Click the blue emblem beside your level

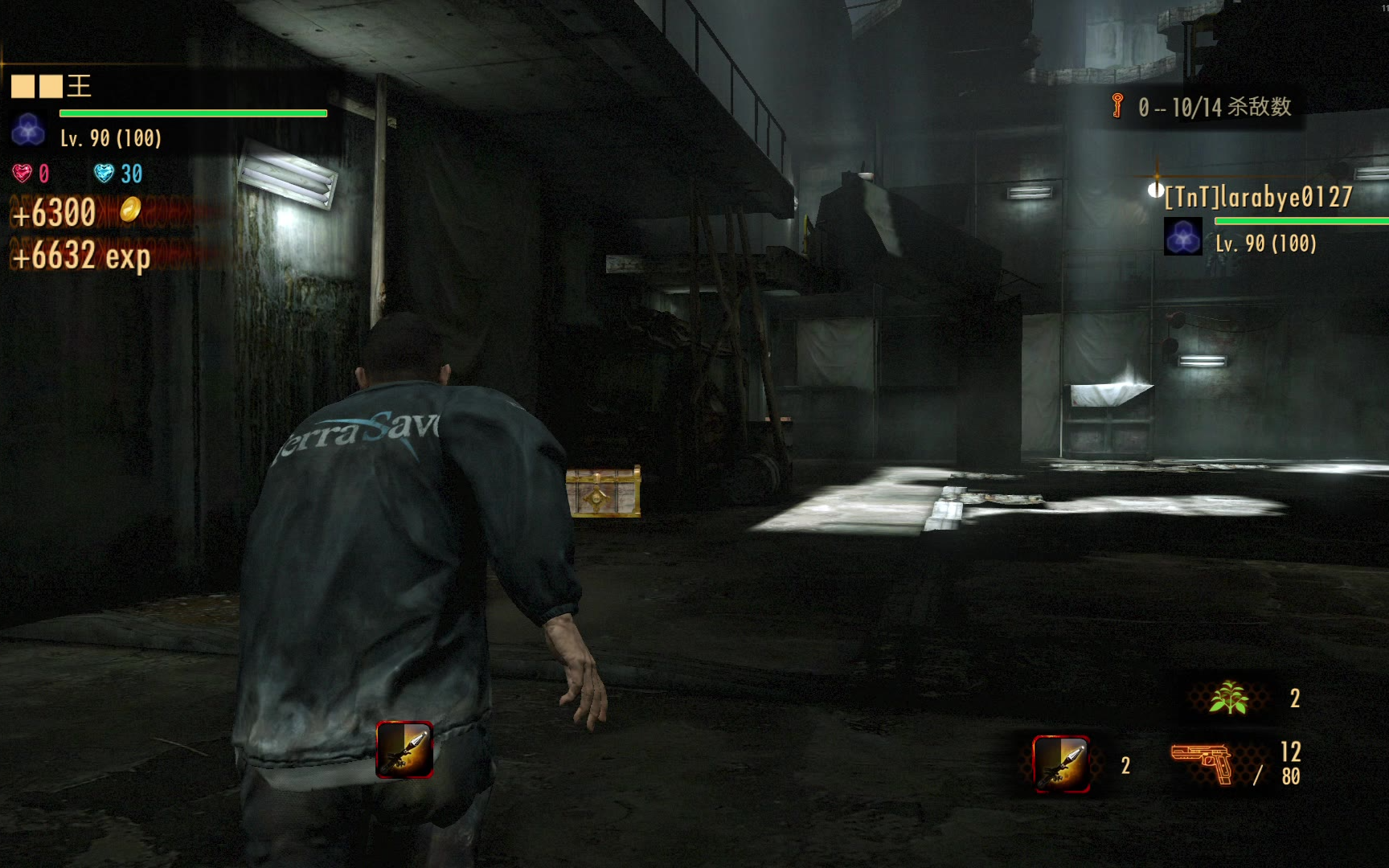pos(28,129)
